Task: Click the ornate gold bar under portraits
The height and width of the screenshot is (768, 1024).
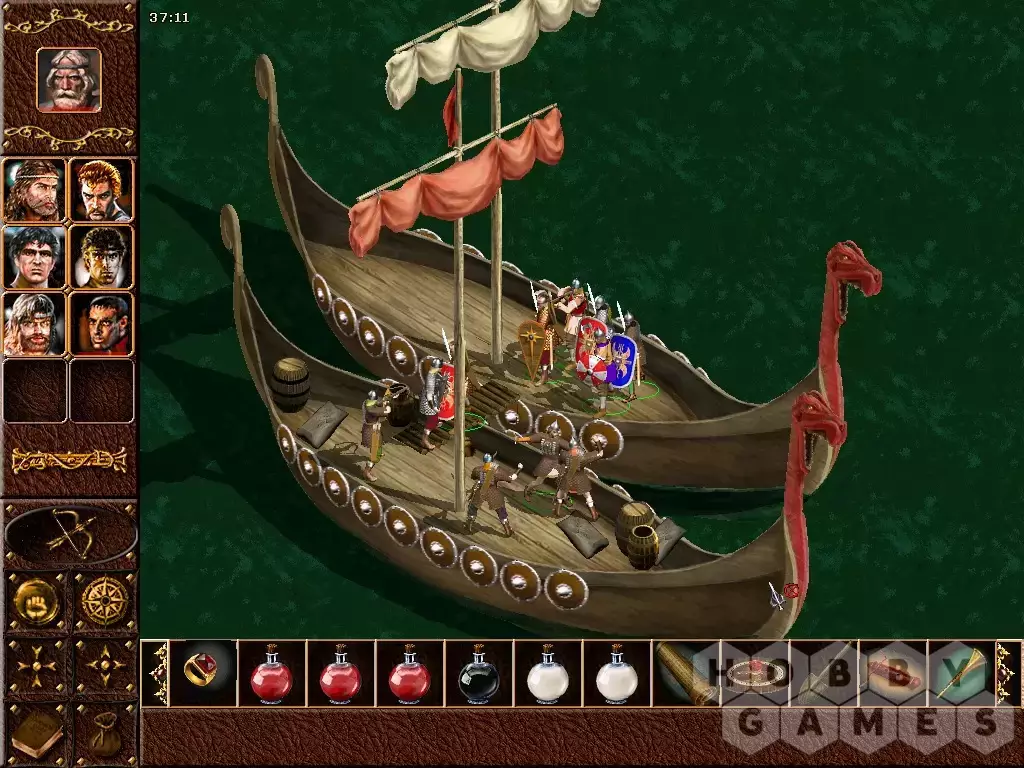Action: (x=69, y=460)
